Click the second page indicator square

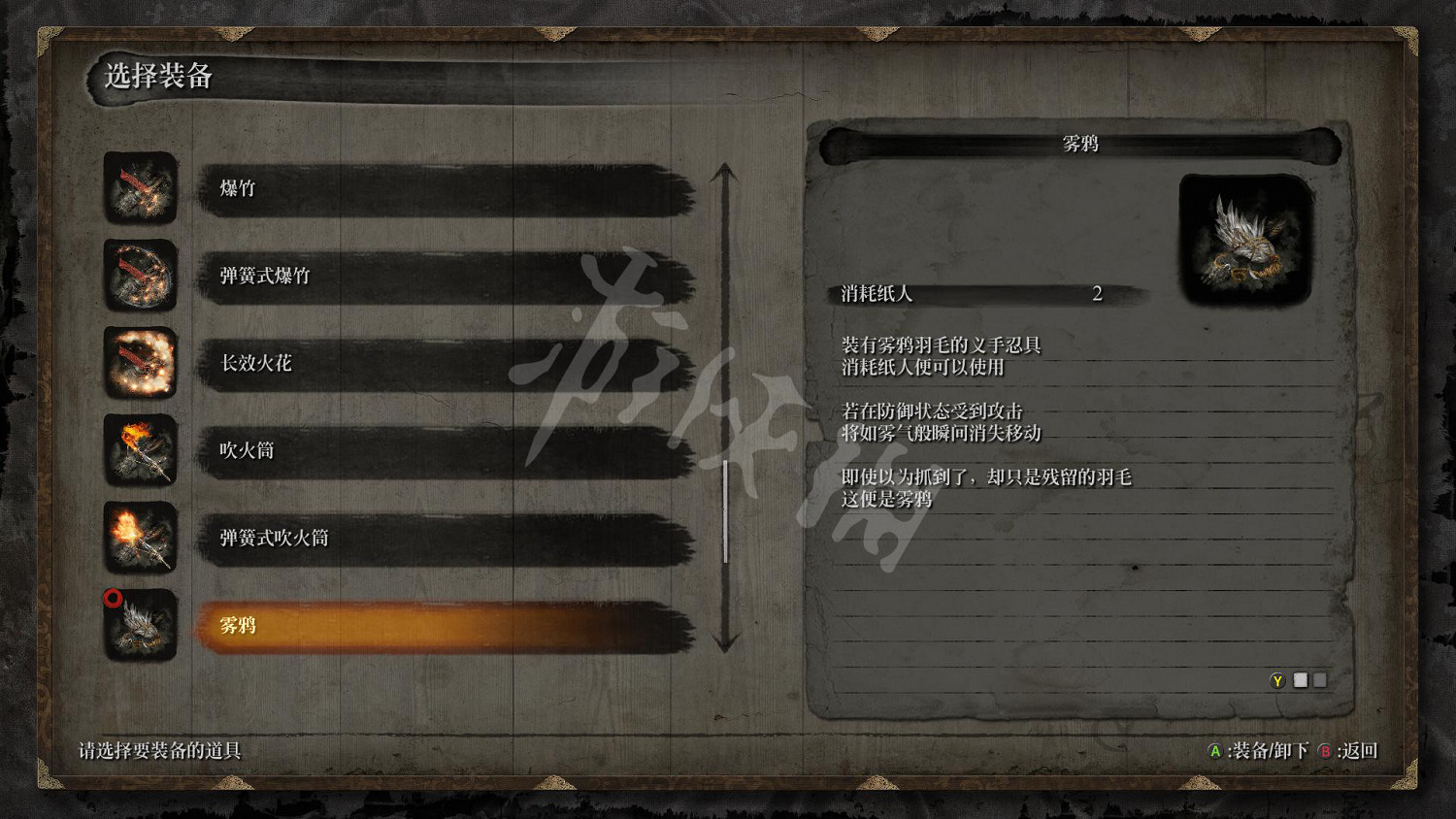pyautogui.click(x=1320, y=680)
